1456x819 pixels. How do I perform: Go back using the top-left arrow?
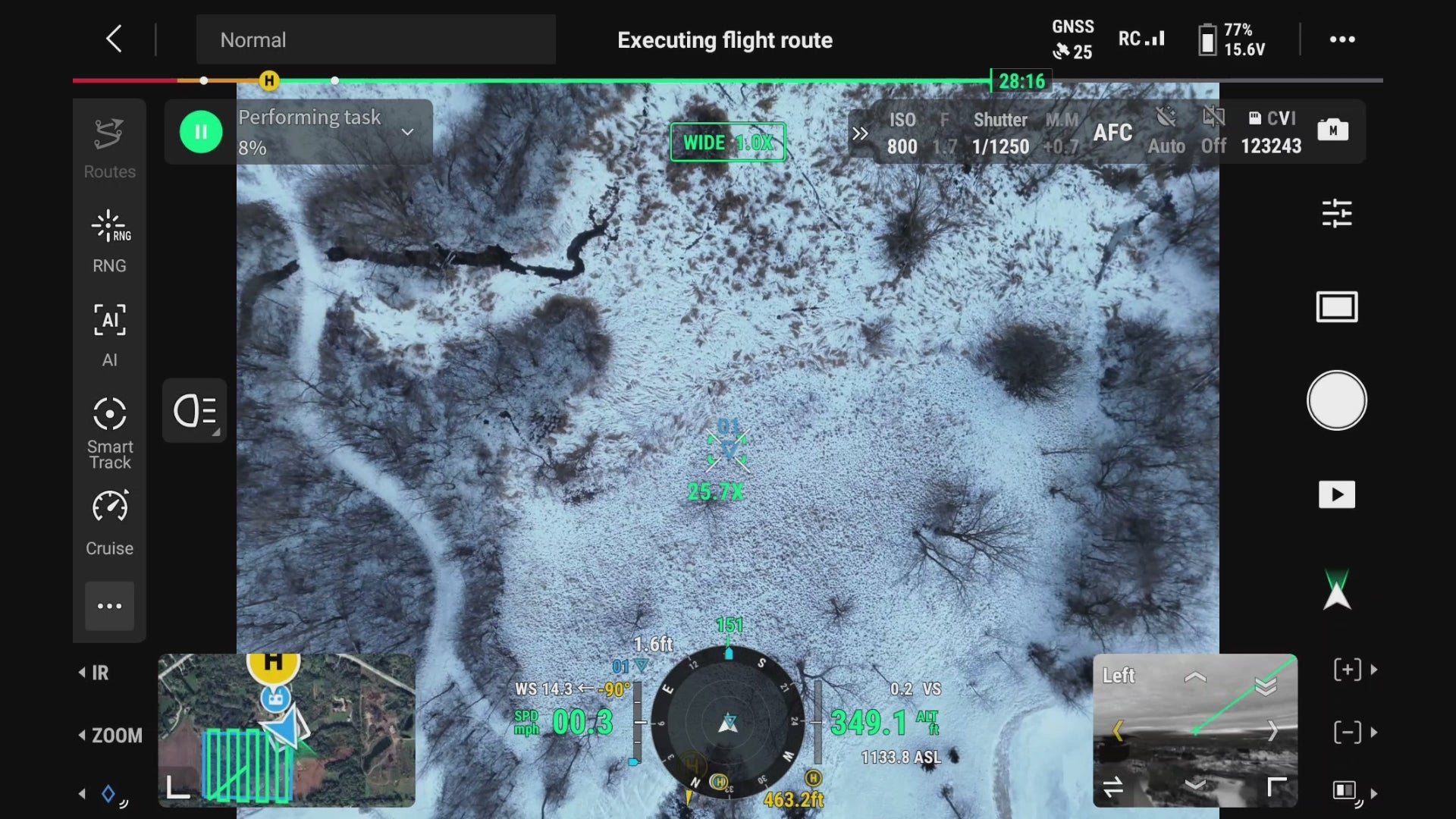(114, 39)
